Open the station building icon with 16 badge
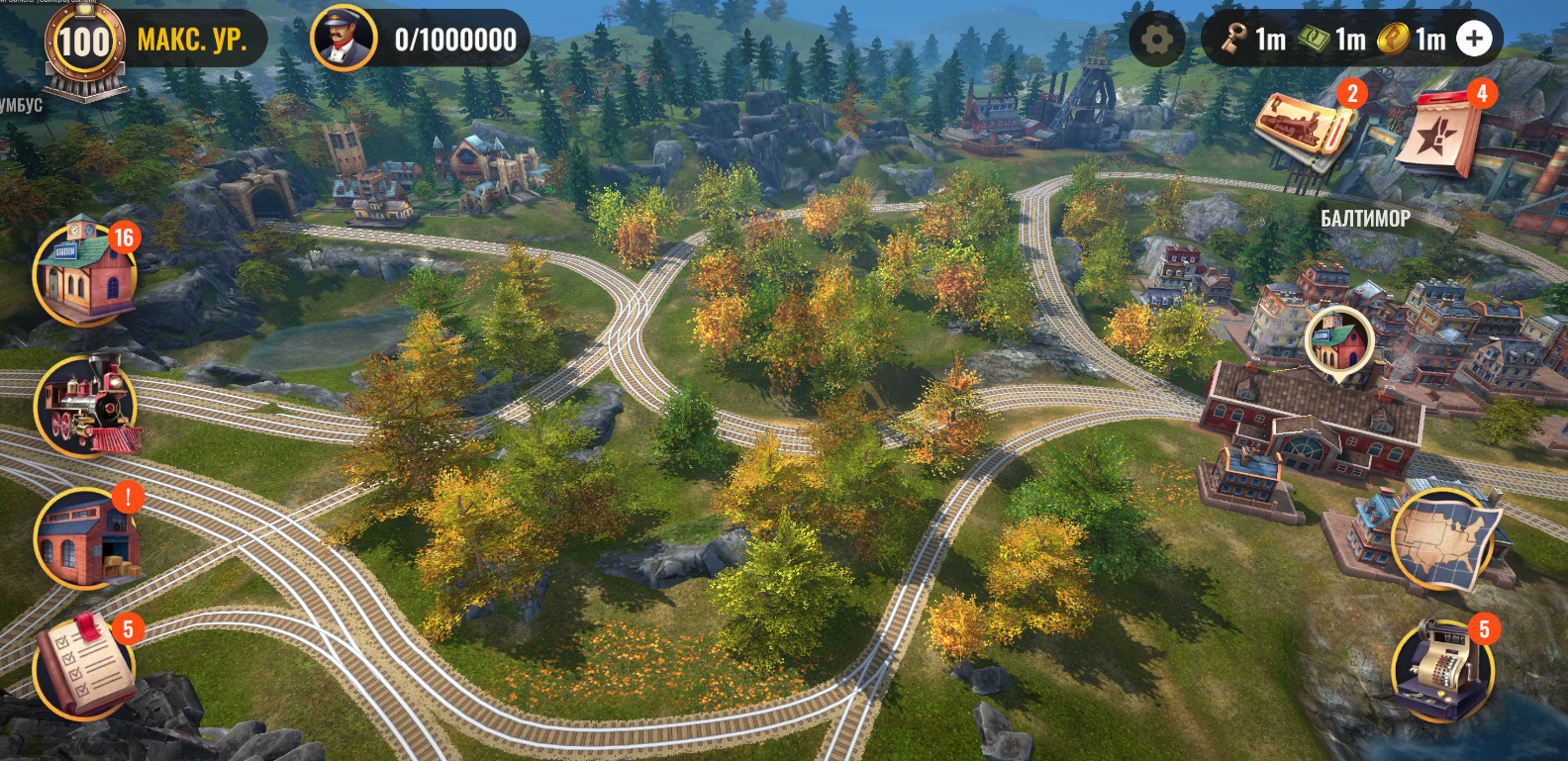The image size is (1568, 761). (x=83, y=274)
